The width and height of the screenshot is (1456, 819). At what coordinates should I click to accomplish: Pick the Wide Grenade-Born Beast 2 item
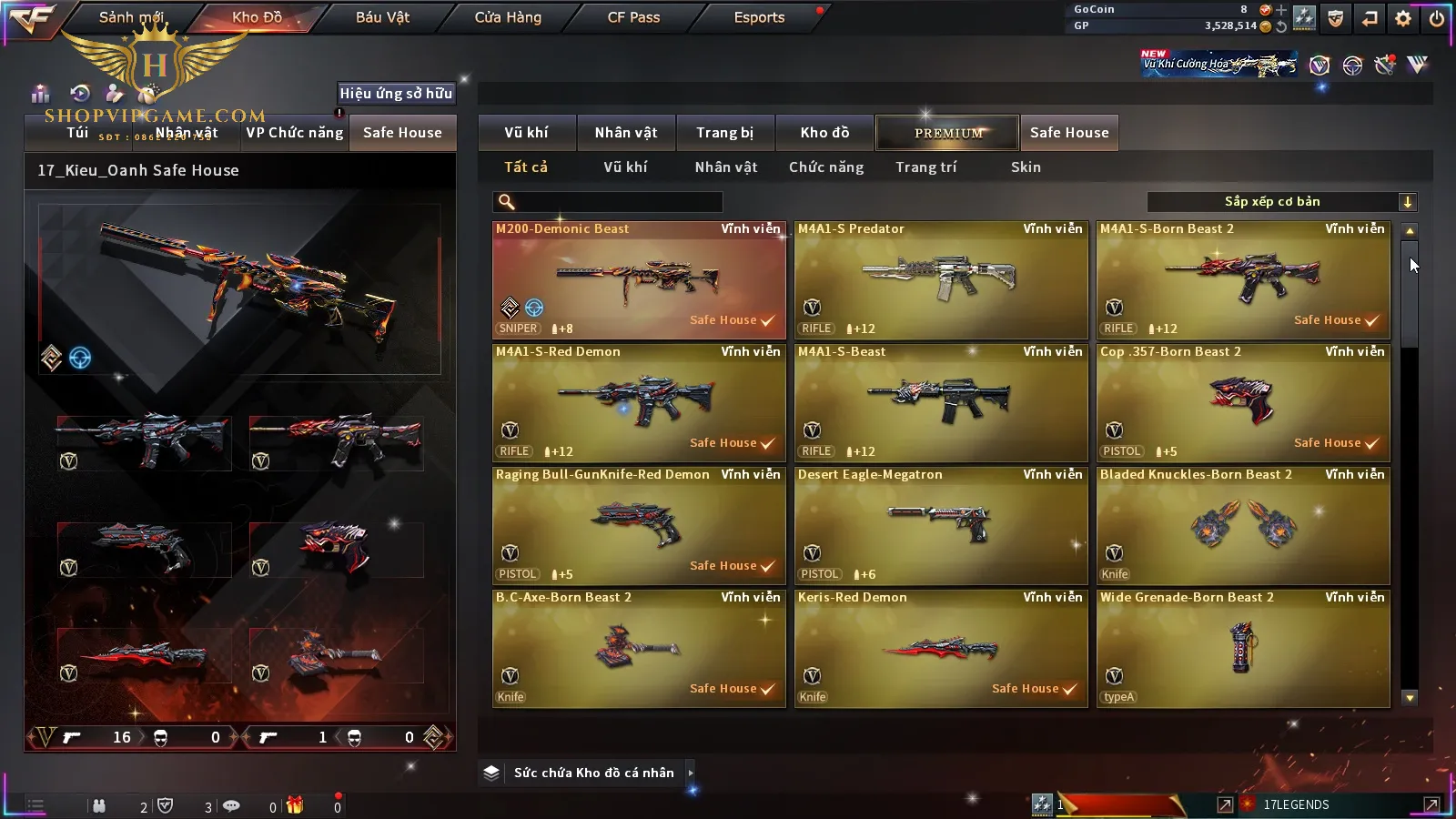pyautogui.click(x=1243, y=649)
